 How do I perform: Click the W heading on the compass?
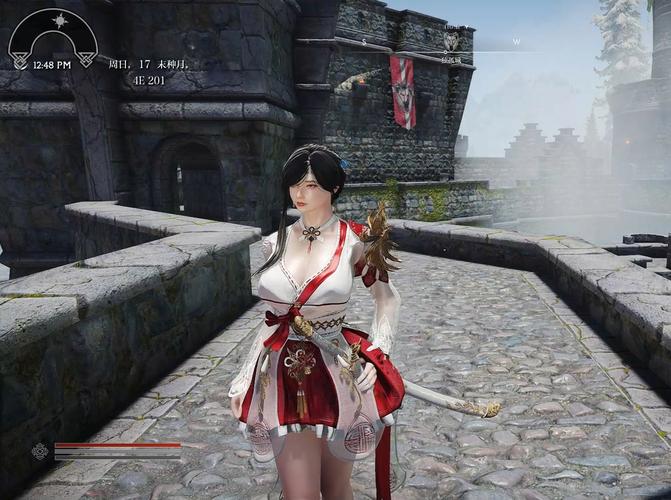(x=516, y=41)
